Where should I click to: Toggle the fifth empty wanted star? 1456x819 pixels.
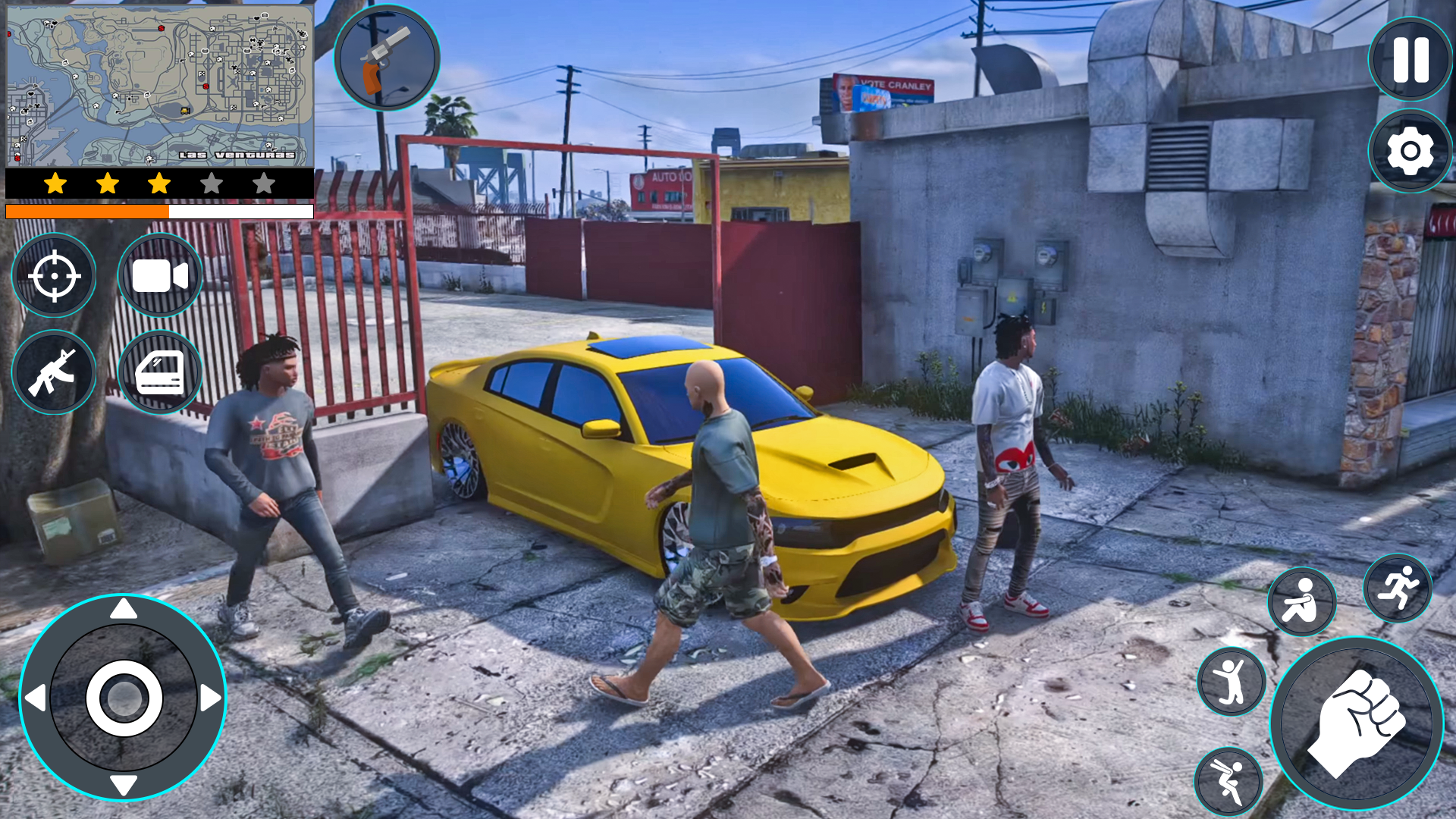263,182
